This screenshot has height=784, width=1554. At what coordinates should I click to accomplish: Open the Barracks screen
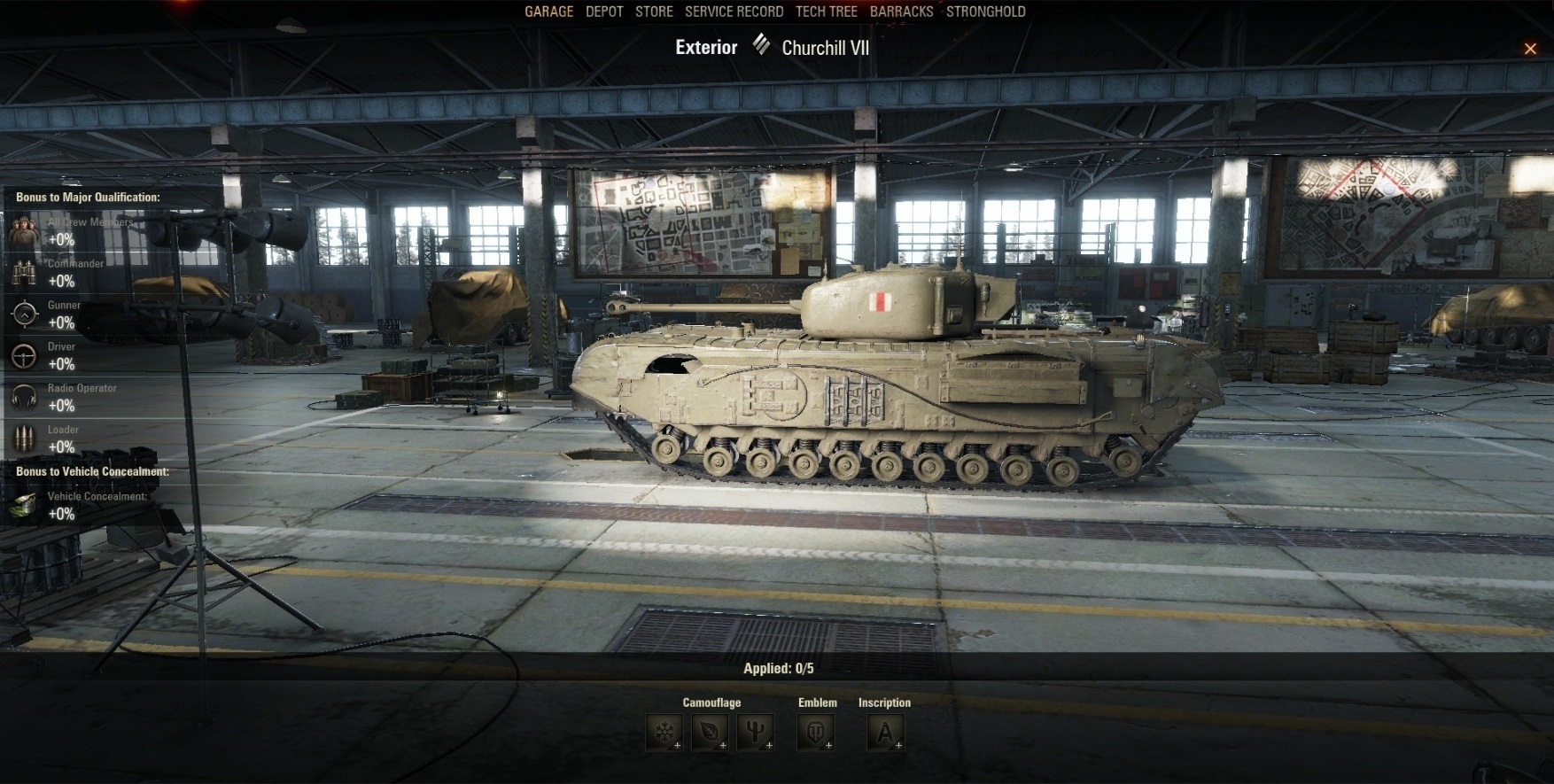[901, 12]
